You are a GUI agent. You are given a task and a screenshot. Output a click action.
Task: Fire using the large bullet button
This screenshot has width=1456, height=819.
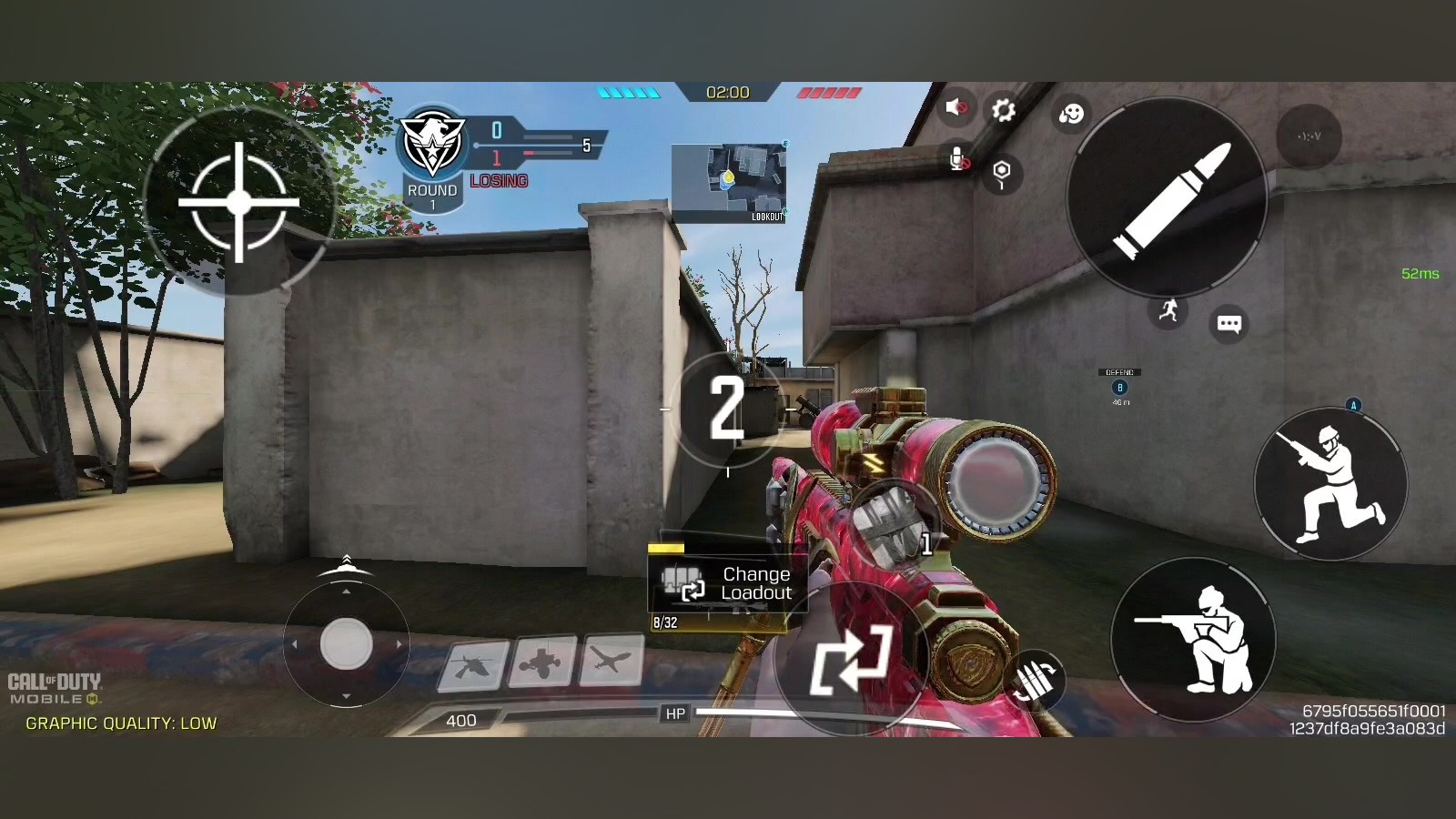click(x=1168, y=196)
